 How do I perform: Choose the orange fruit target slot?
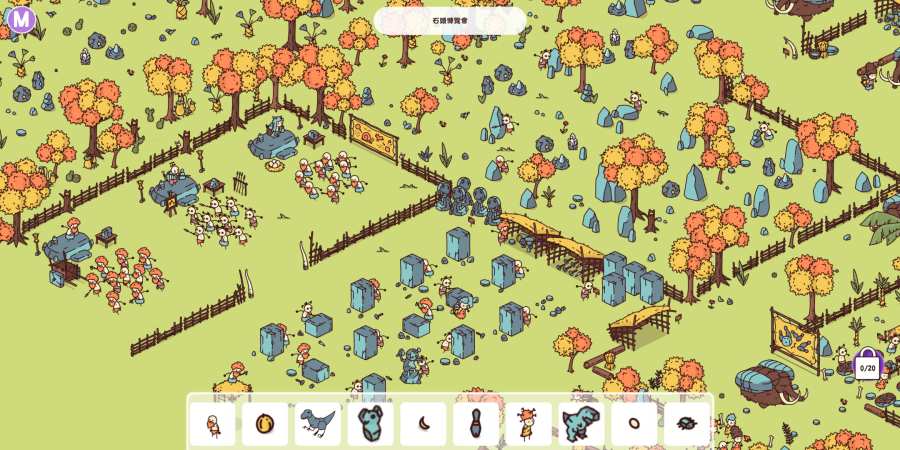265,424
